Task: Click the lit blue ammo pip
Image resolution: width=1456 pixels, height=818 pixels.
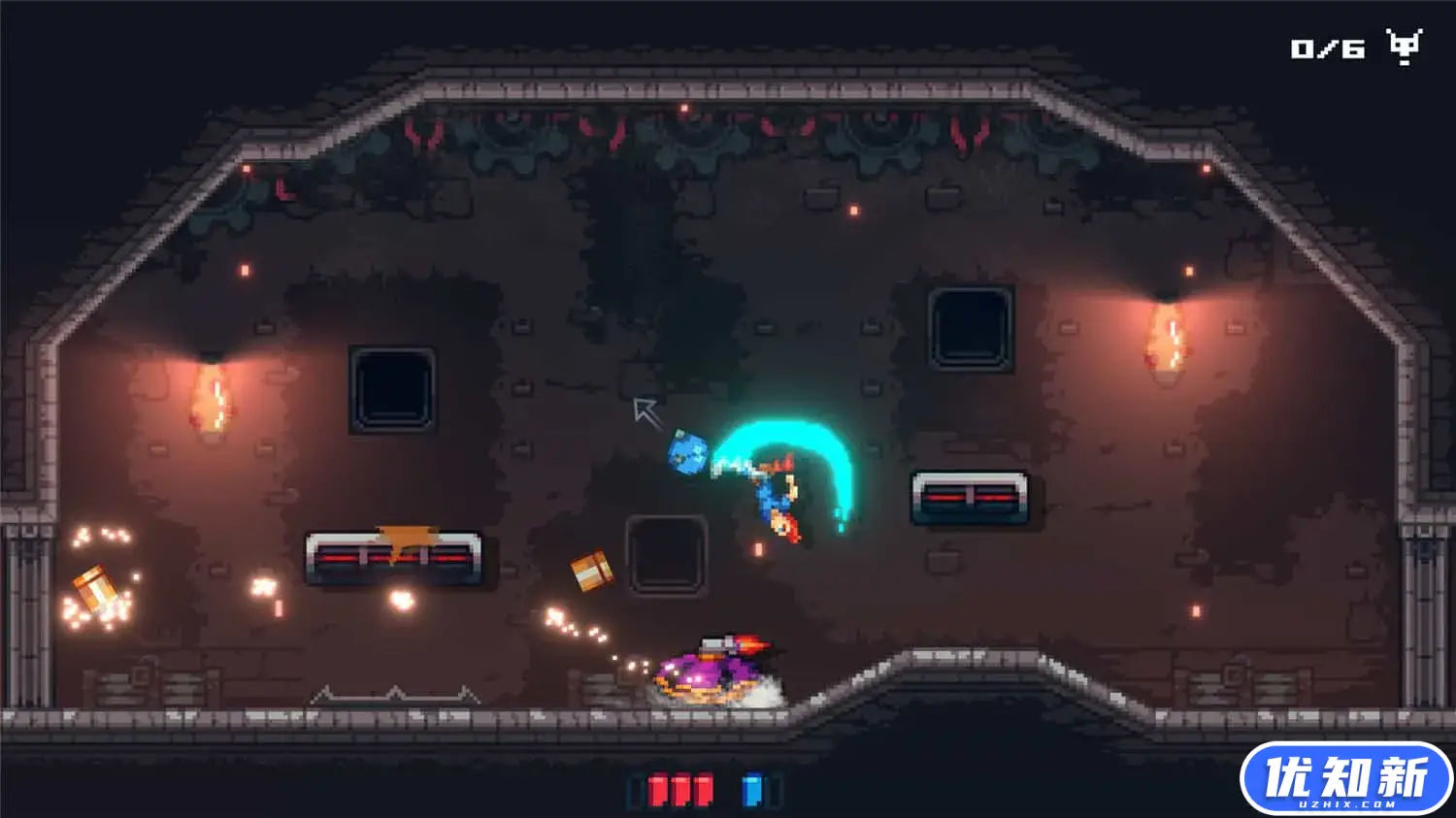Action: (752, 791)
